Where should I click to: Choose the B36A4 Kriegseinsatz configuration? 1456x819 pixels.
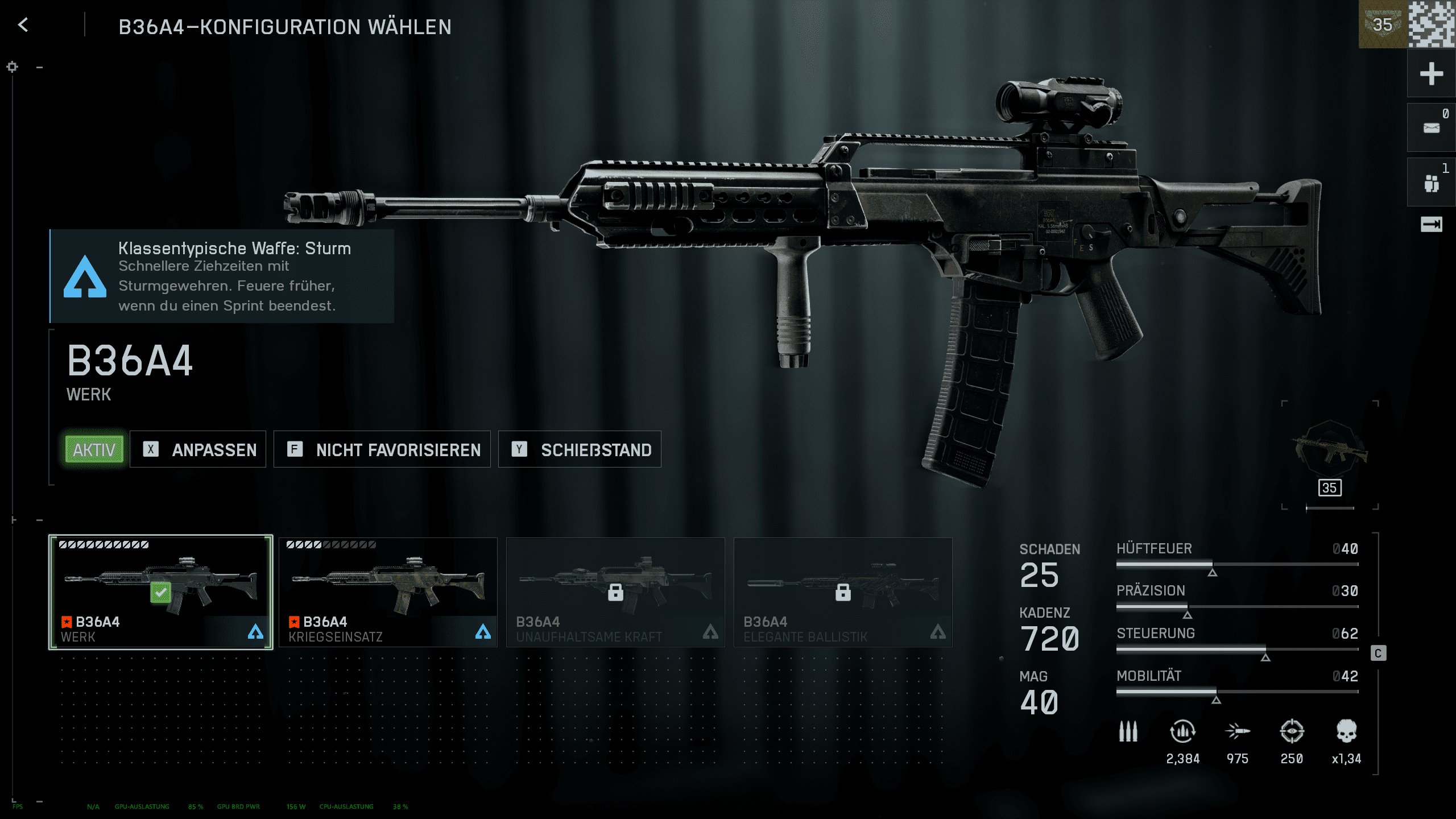click(388, 591)
